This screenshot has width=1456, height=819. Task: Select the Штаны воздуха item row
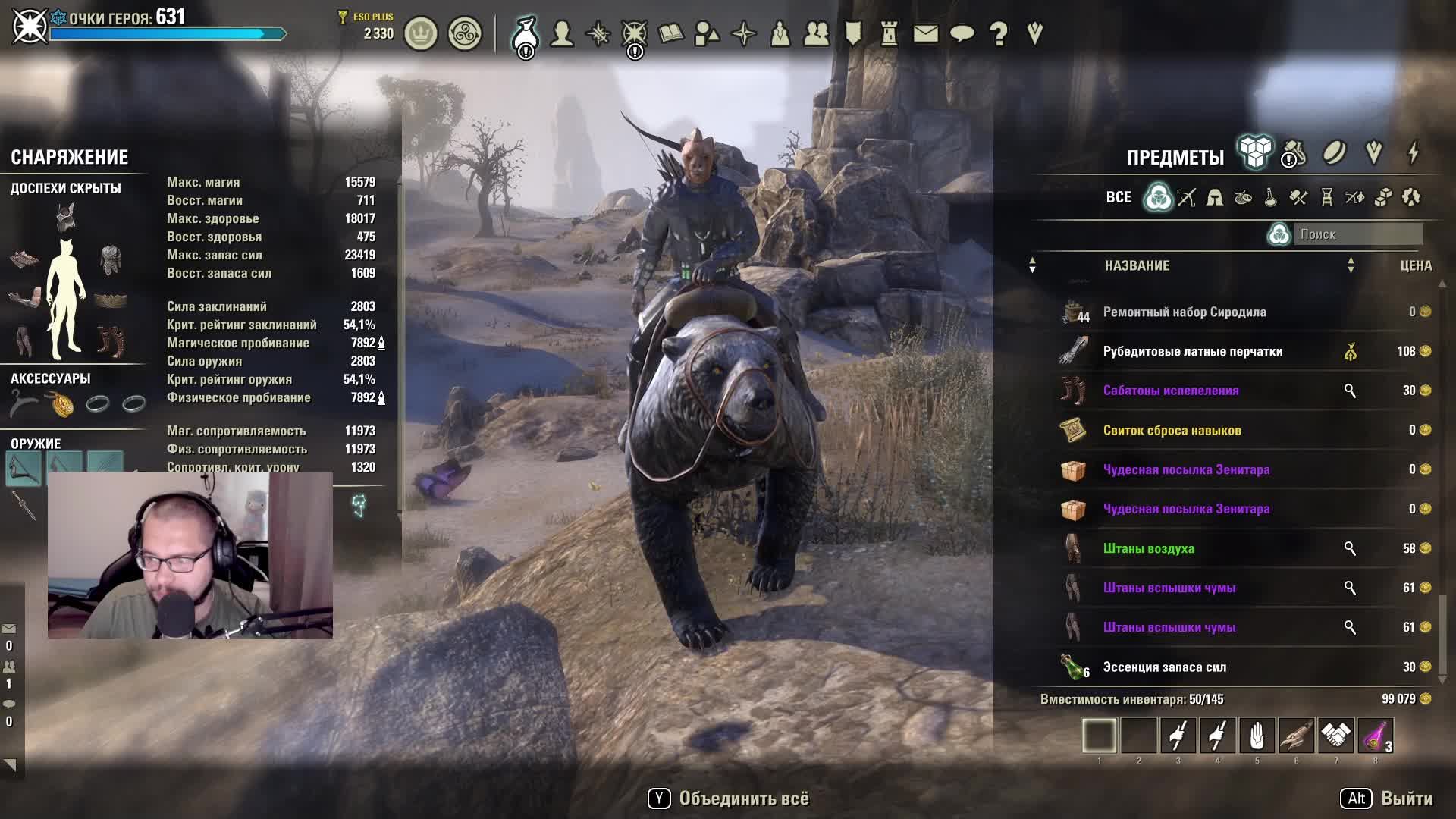[x=1148, y=548]
